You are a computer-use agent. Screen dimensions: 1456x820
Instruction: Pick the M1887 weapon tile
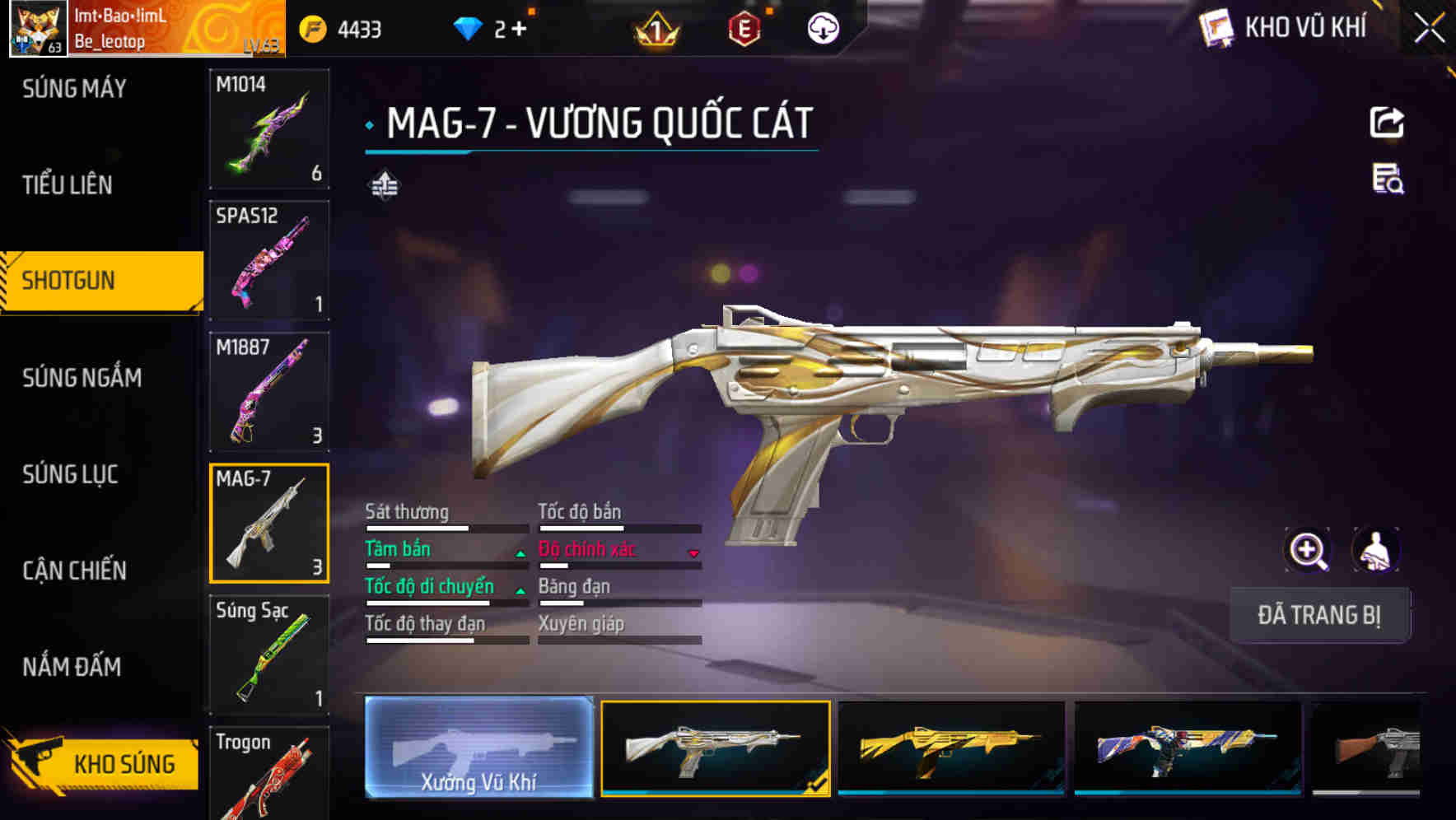click(269, 392)
